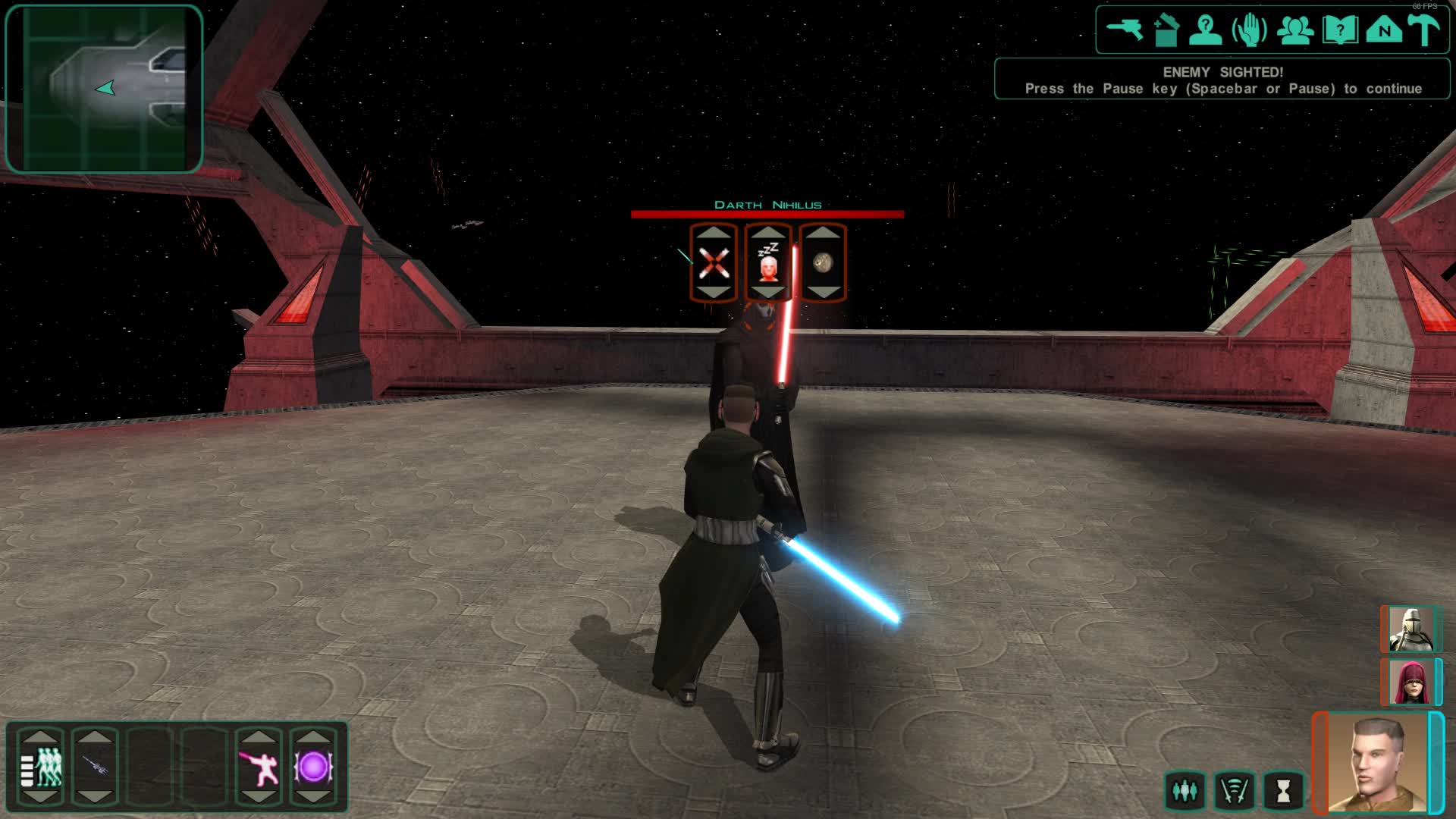Select Darth Nihilus's name label

(x=767, y=204)
